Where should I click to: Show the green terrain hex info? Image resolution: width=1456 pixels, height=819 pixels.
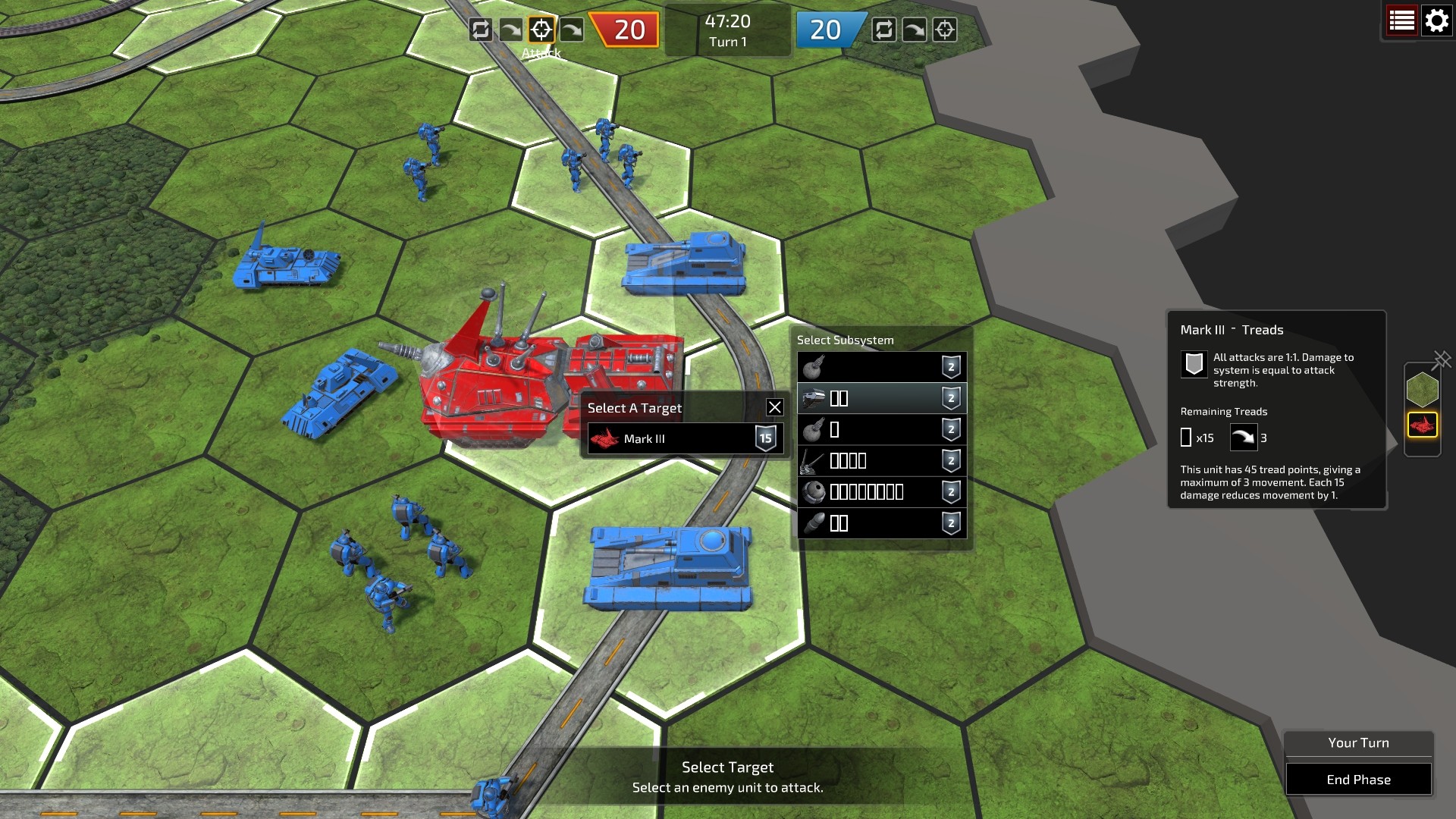[1422, 390]
